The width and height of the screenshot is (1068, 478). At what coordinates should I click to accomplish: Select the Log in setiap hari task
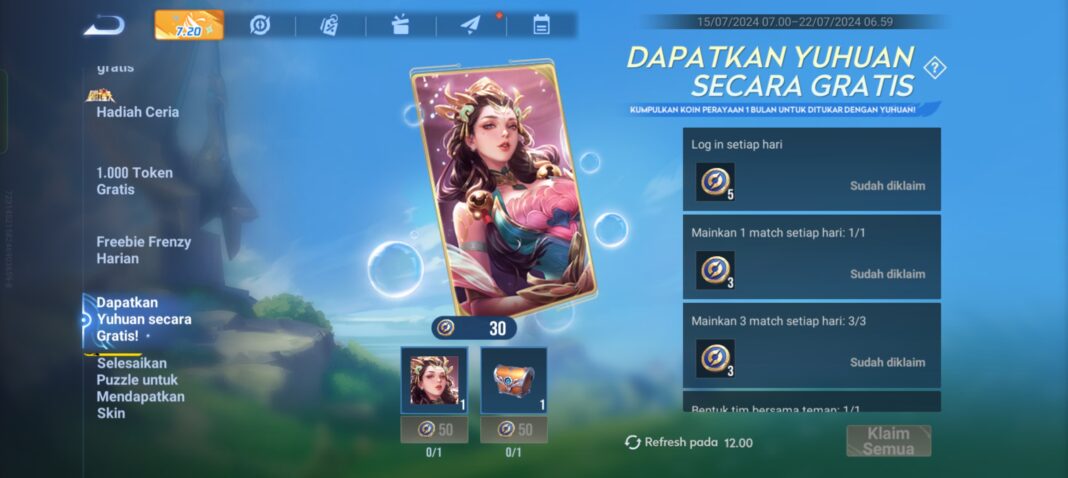point(811,169)
